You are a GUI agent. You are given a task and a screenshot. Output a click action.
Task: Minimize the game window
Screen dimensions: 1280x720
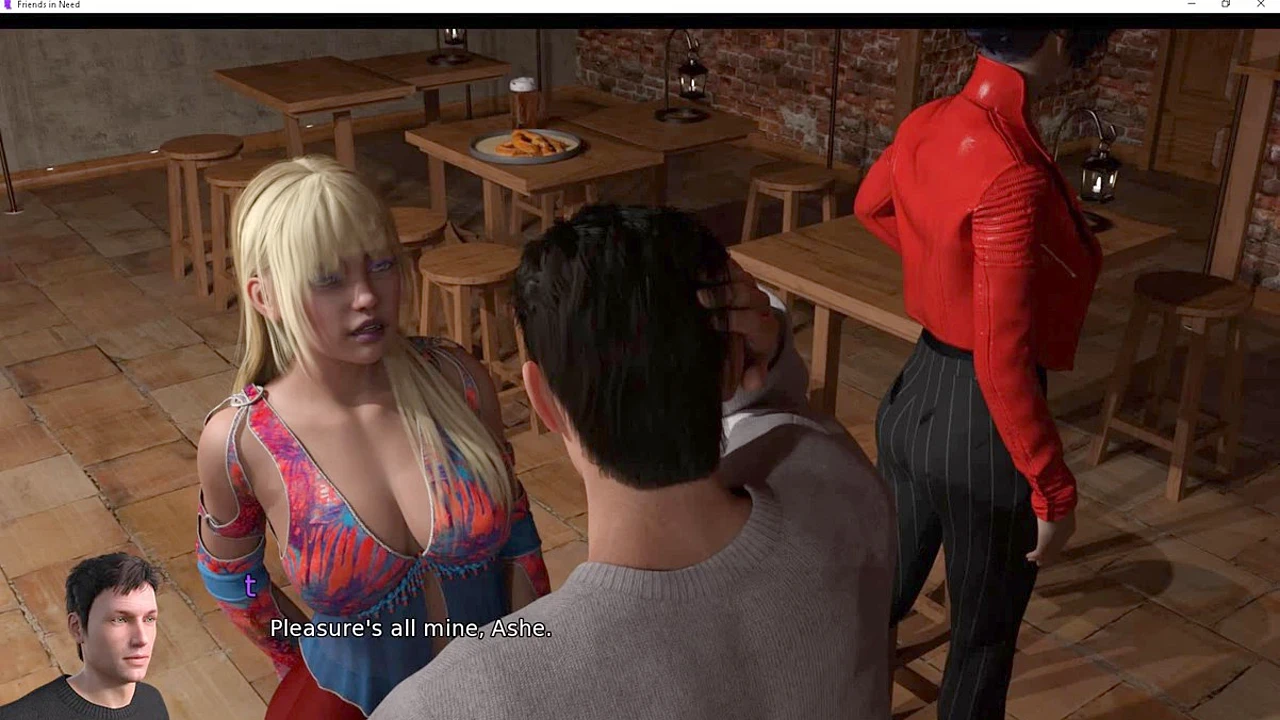[1191, 5]
